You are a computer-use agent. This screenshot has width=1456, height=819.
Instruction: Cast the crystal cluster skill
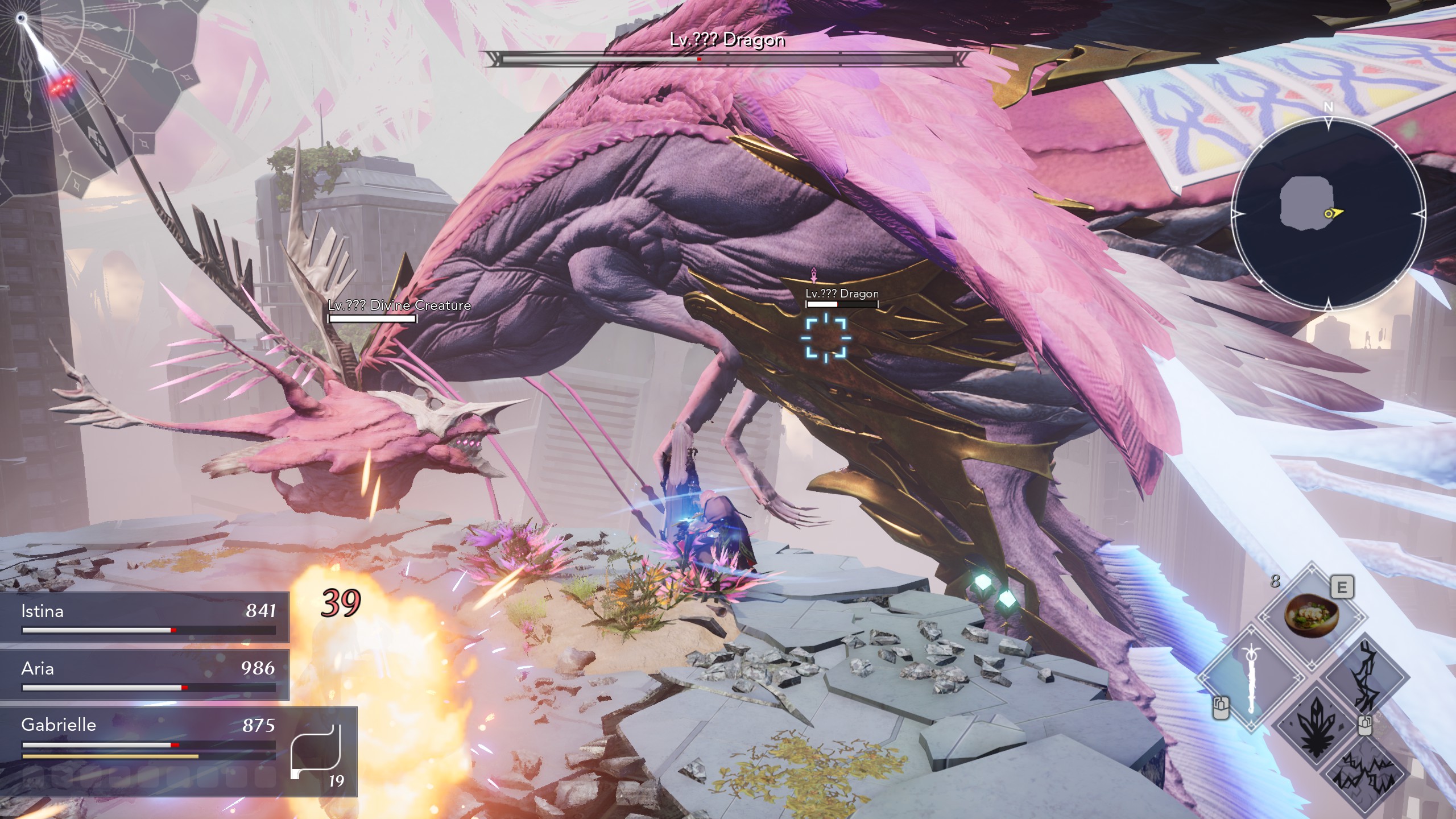1316,726
